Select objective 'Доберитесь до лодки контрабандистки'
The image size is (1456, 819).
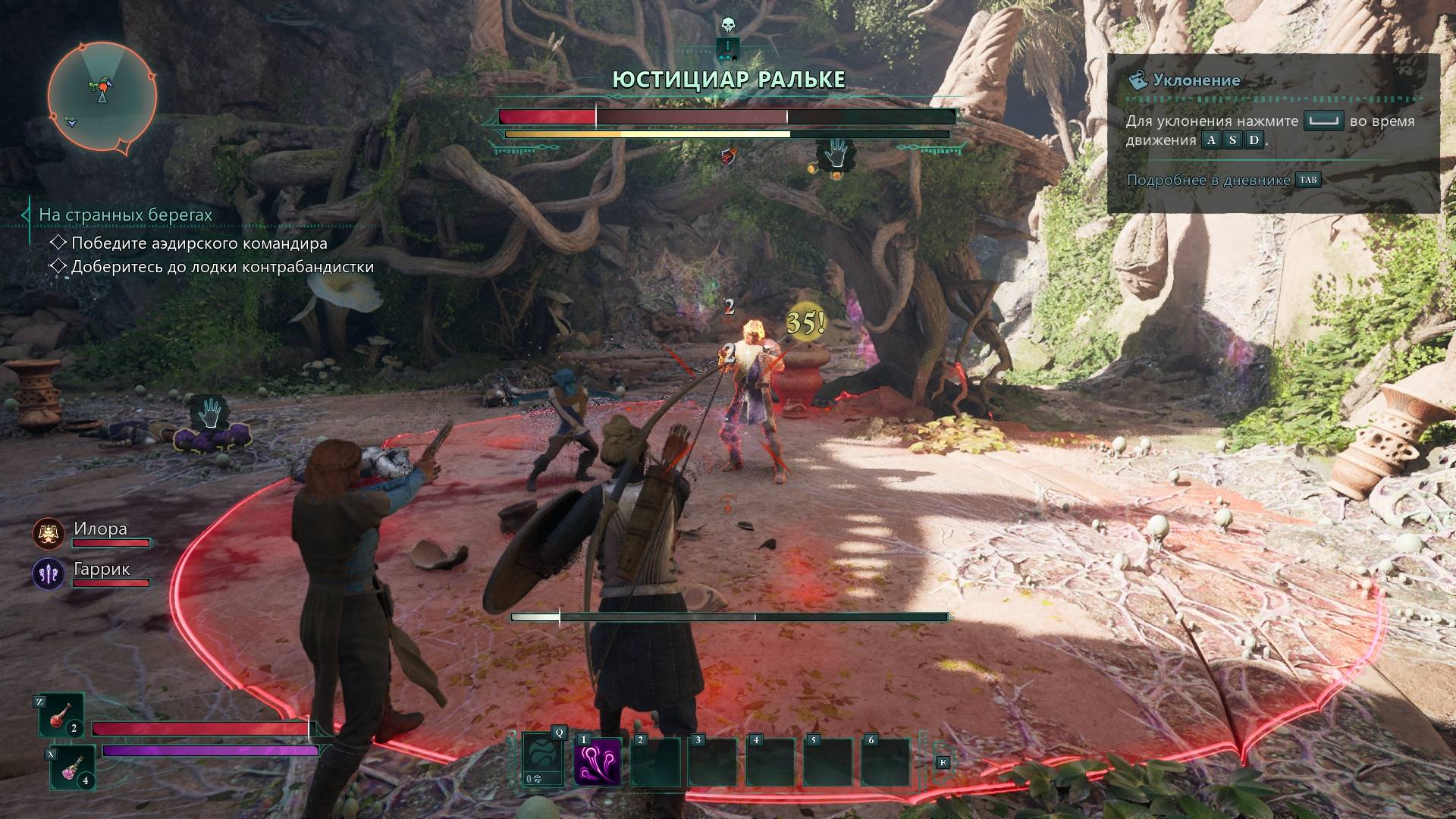click(x=221, y=267)
